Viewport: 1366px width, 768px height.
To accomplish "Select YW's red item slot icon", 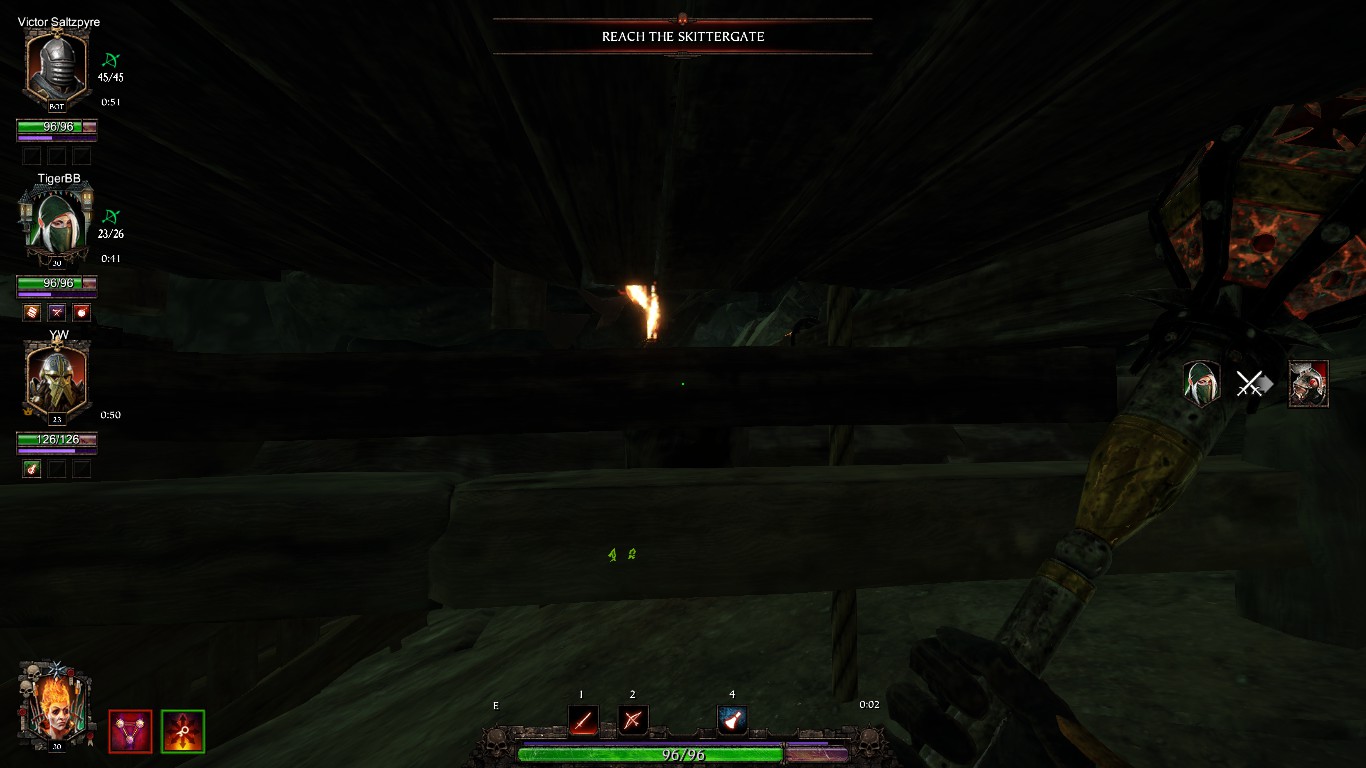I will pyautogui.click(x=32, y=469).
